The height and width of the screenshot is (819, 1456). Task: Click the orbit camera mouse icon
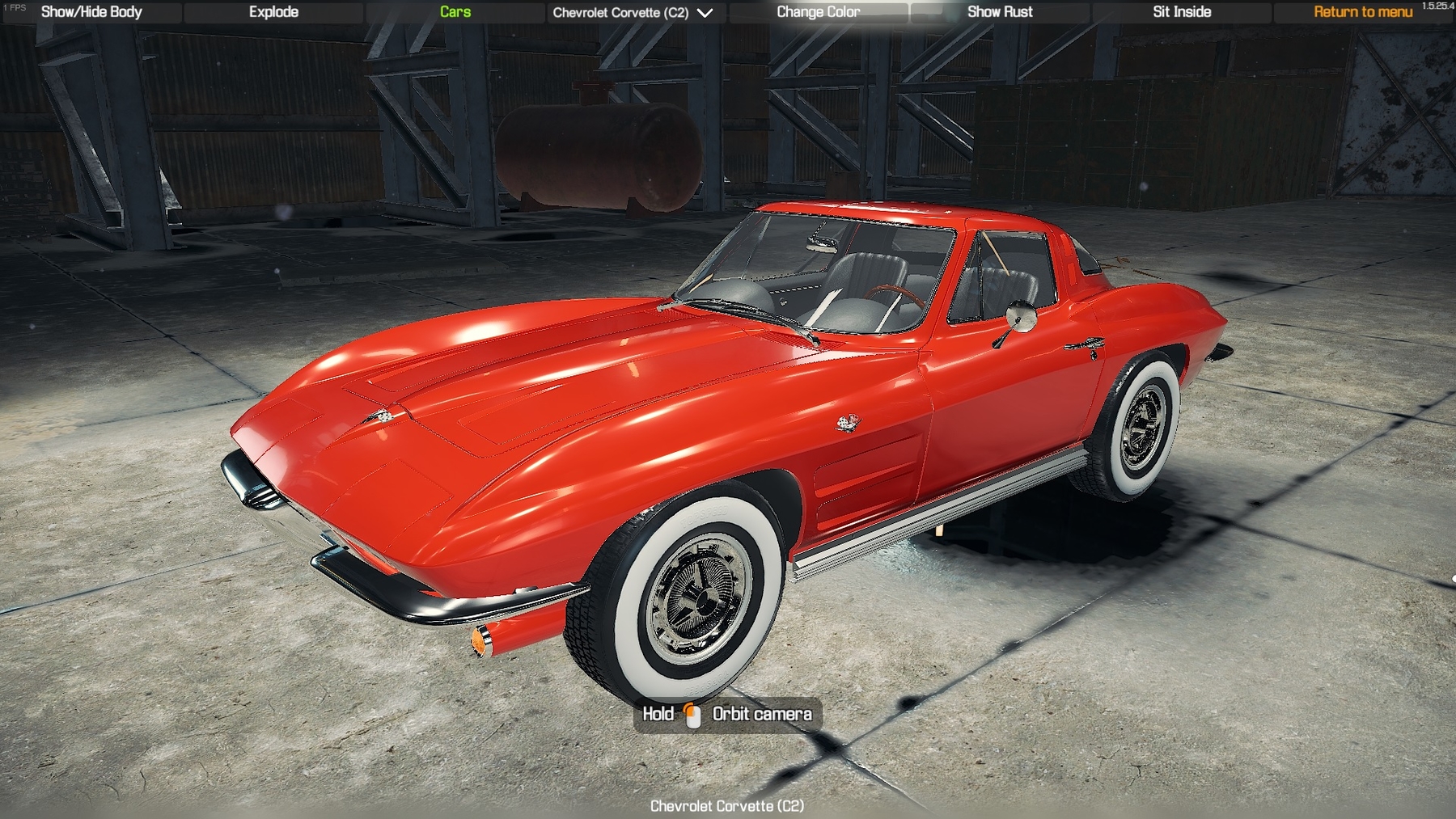692,715
